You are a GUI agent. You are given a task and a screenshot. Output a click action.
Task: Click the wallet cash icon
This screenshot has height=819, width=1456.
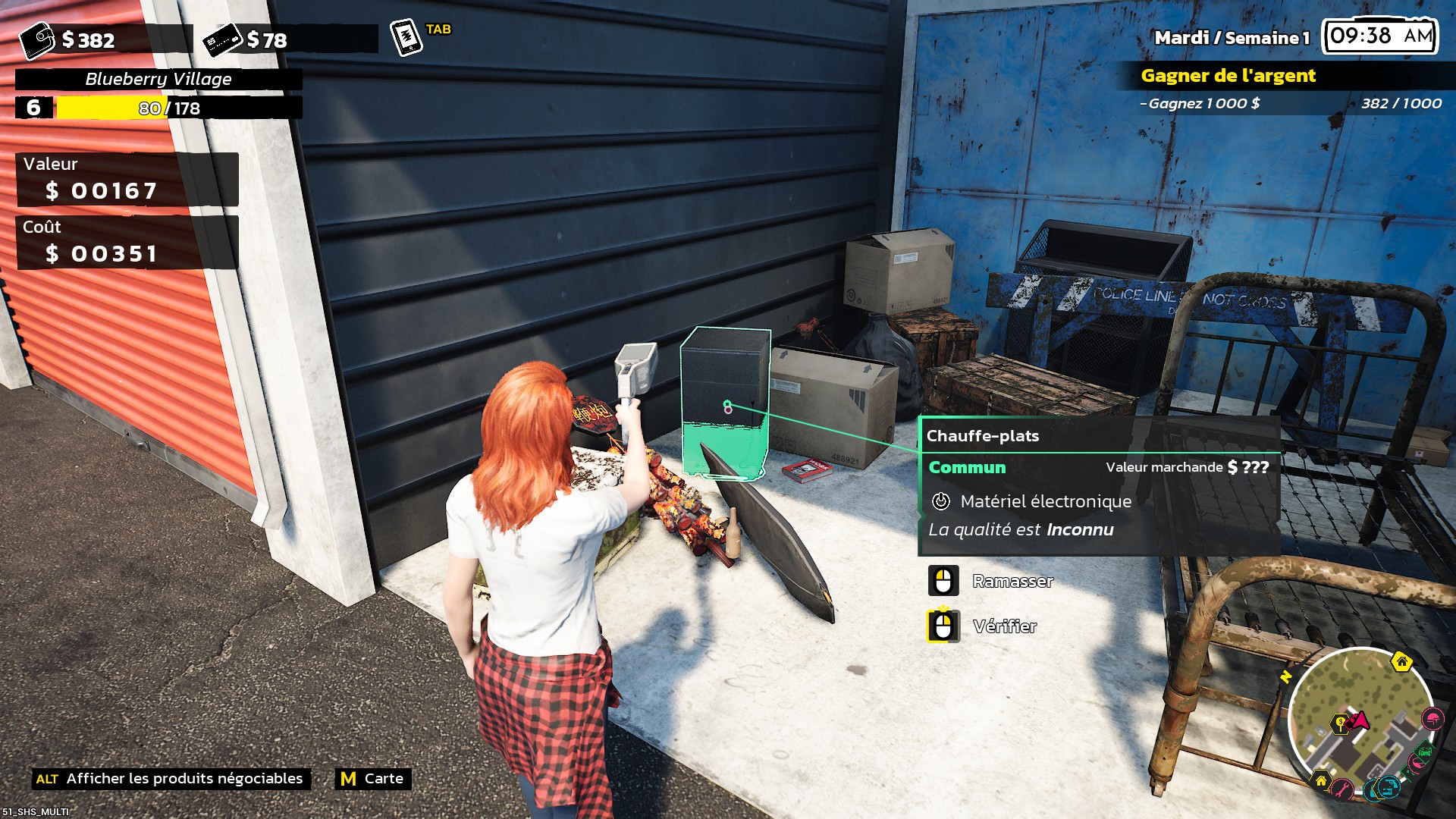point(36,40)
